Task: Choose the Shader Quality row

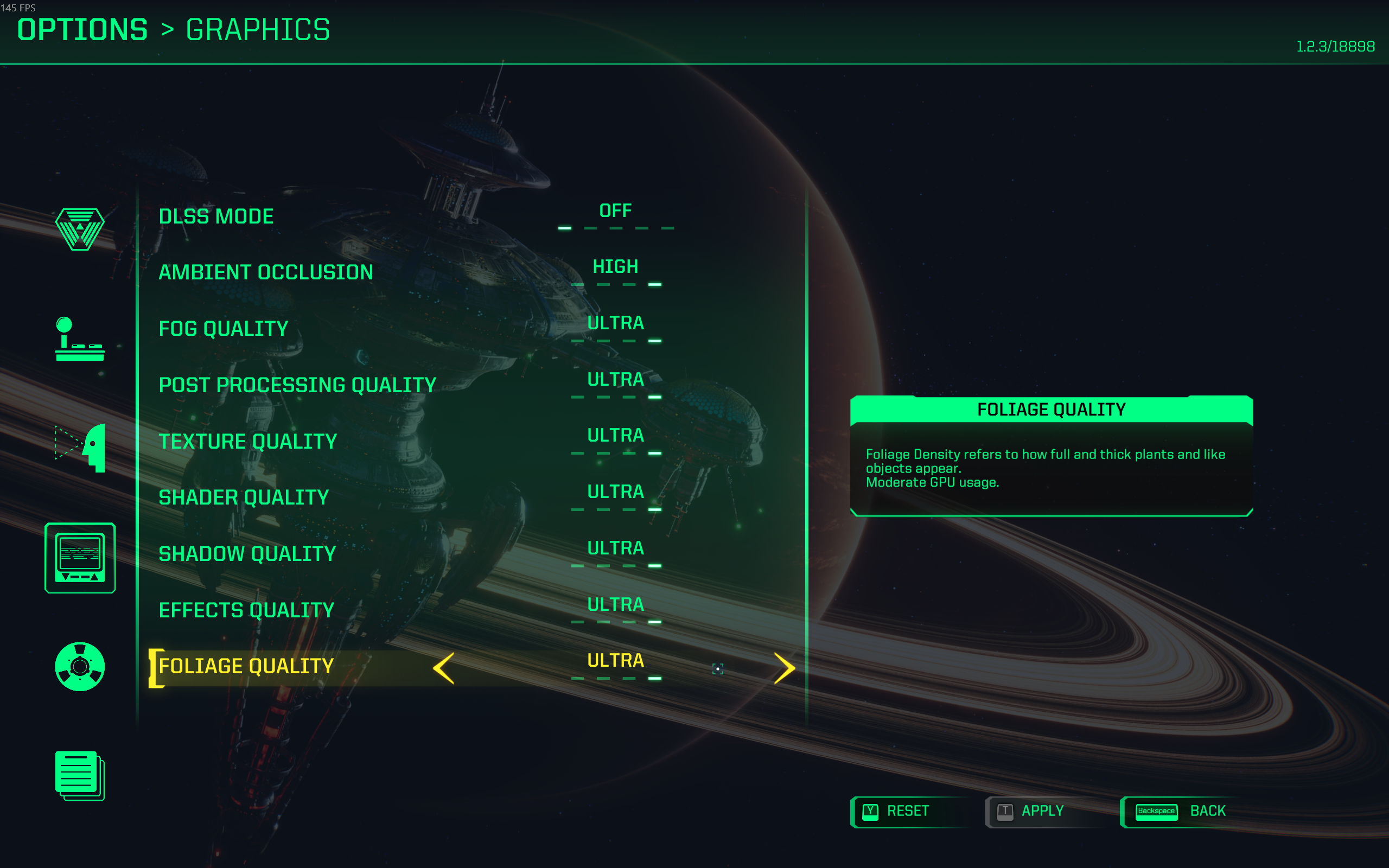Action: 244,497
